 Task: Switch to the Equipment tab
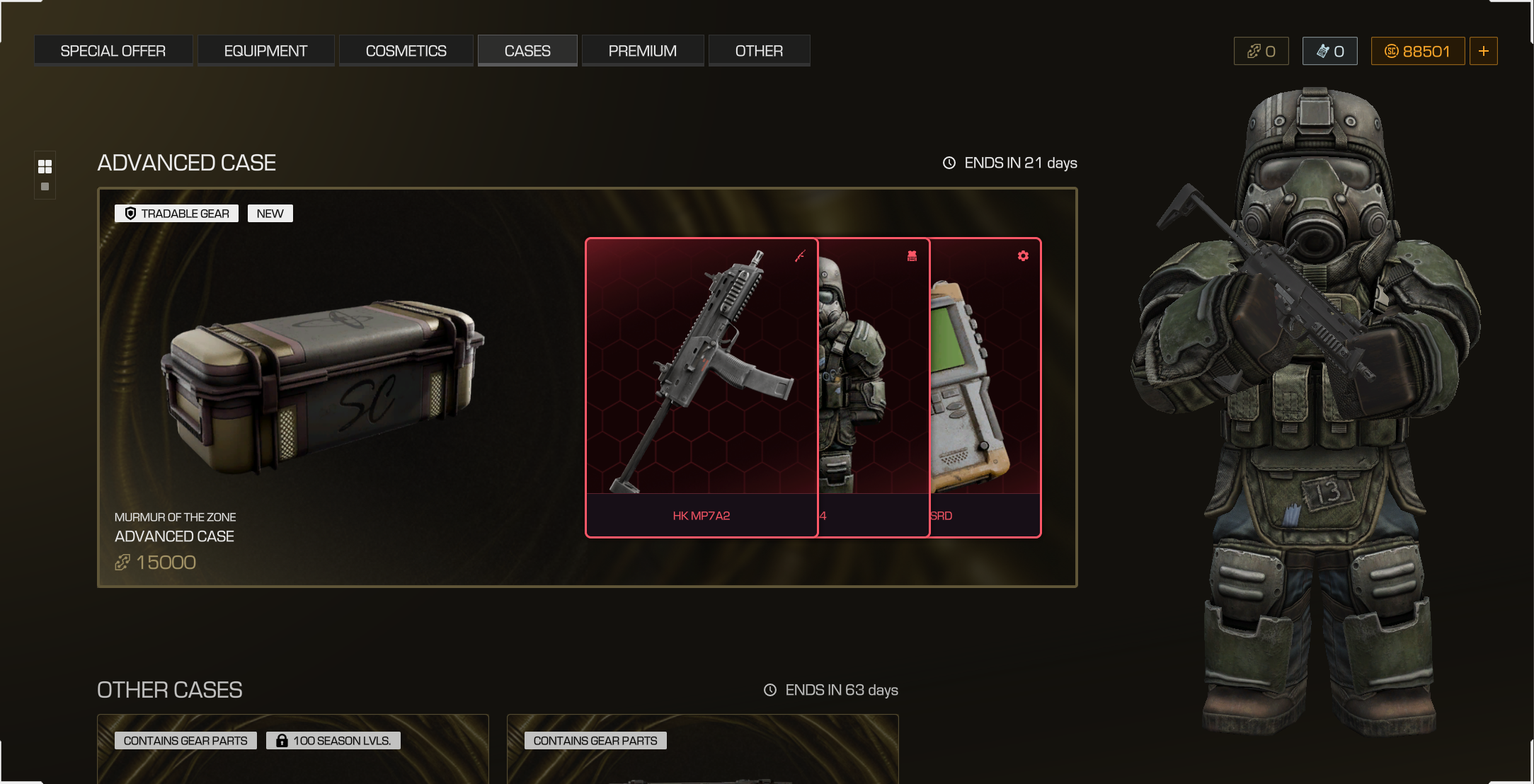[265, 51]
